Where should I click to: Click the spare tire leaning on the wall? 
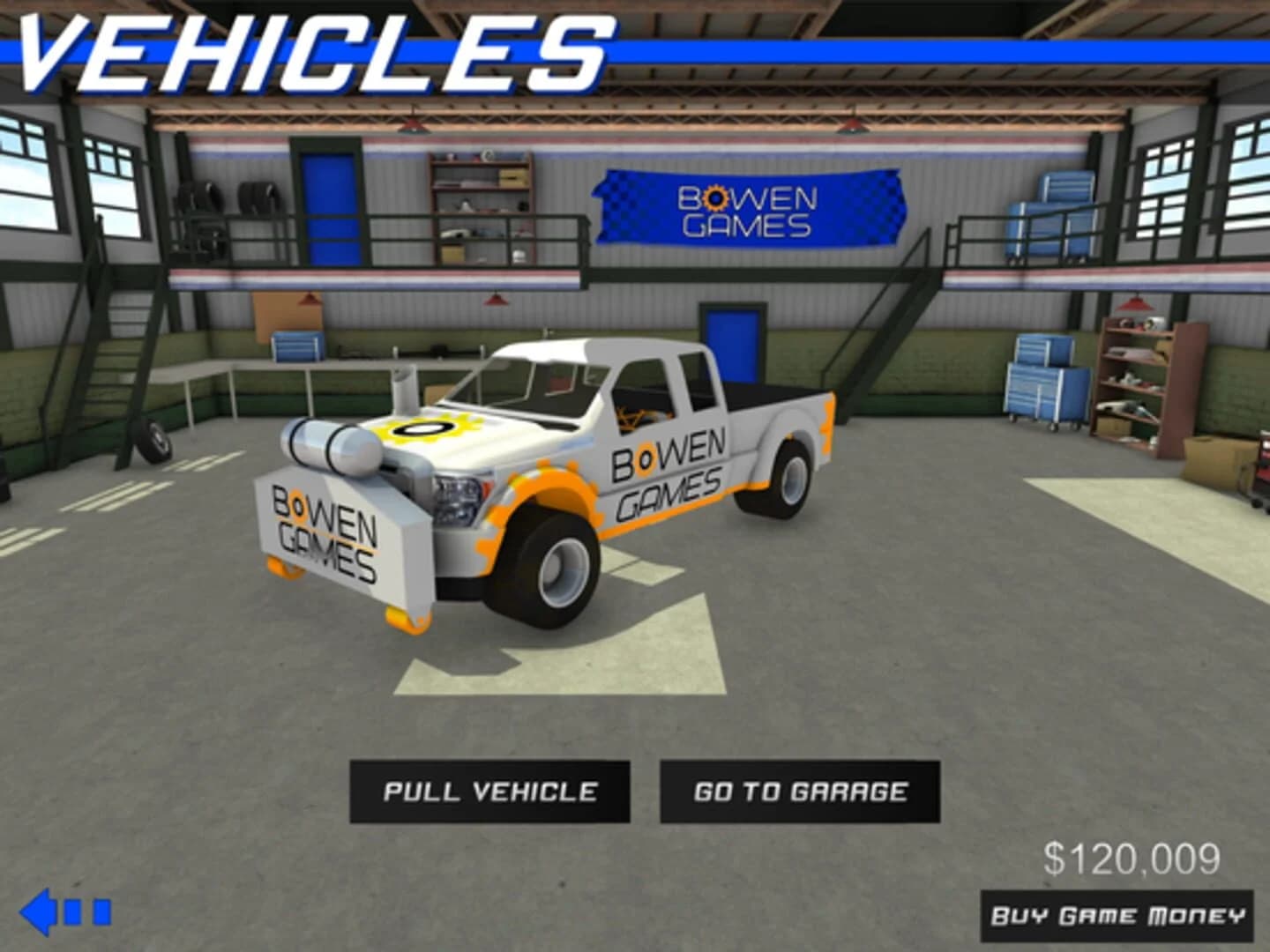click(x=154, y=443)
